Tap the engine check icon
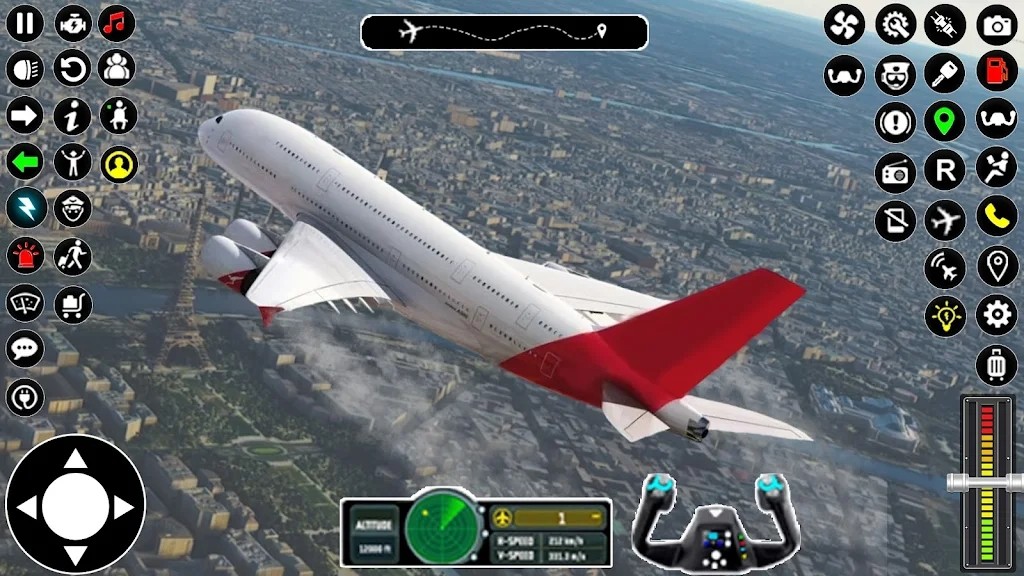Viewport: 1024px width, 576px height. tap(72, 23)
